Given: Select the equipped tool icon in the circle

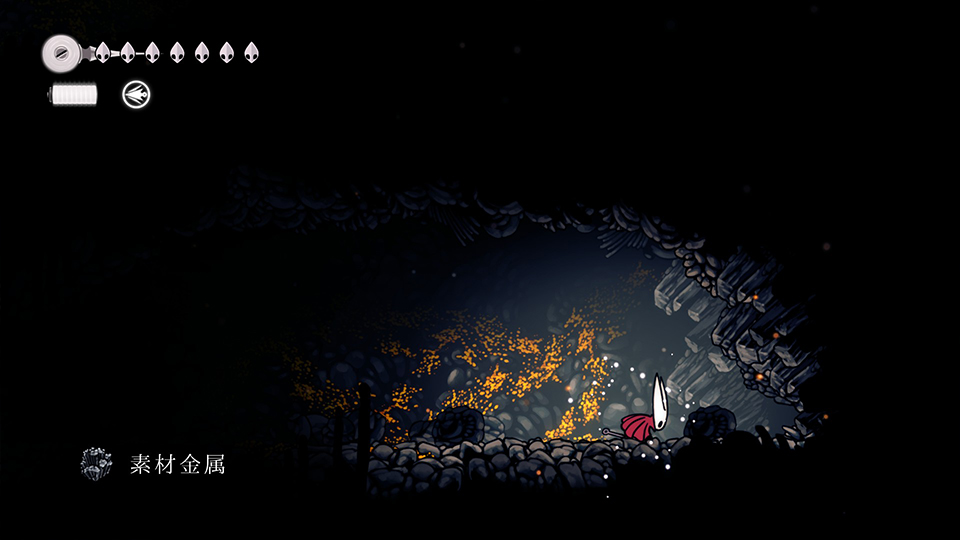Looking at the screenshot, I should (x=136, y=95).
